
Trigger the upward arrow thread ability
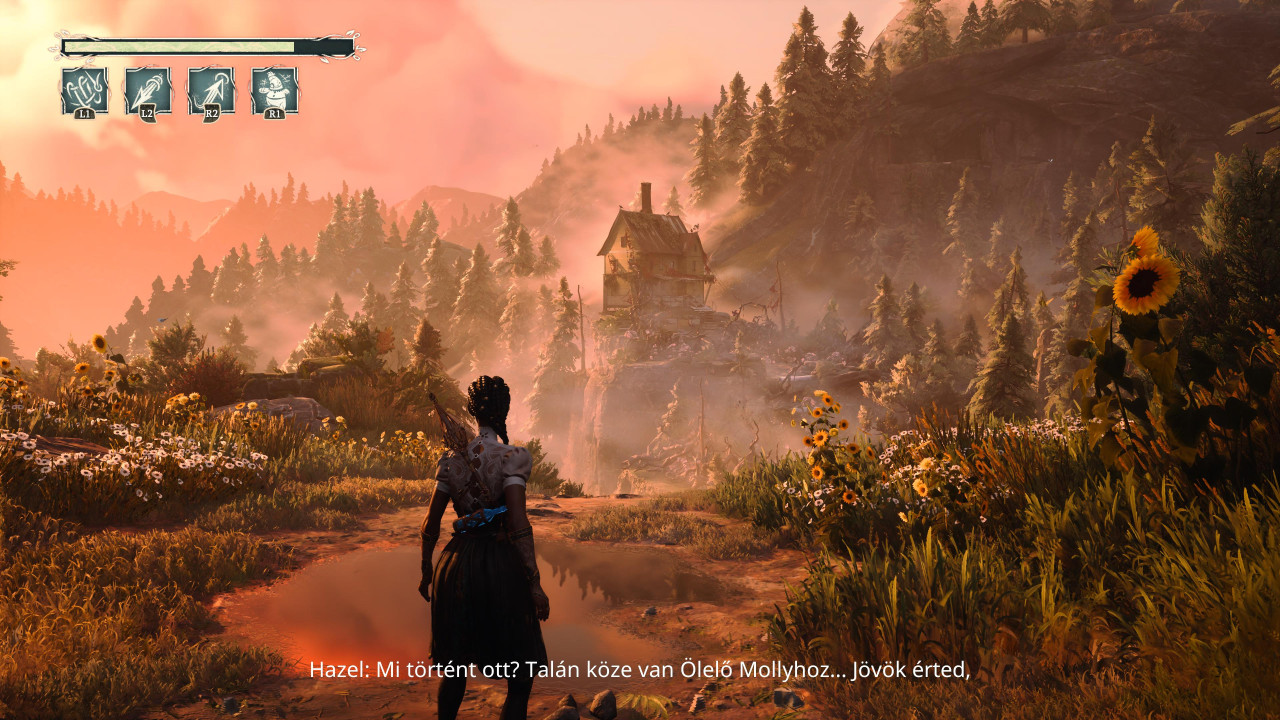[x=211, y=91]
